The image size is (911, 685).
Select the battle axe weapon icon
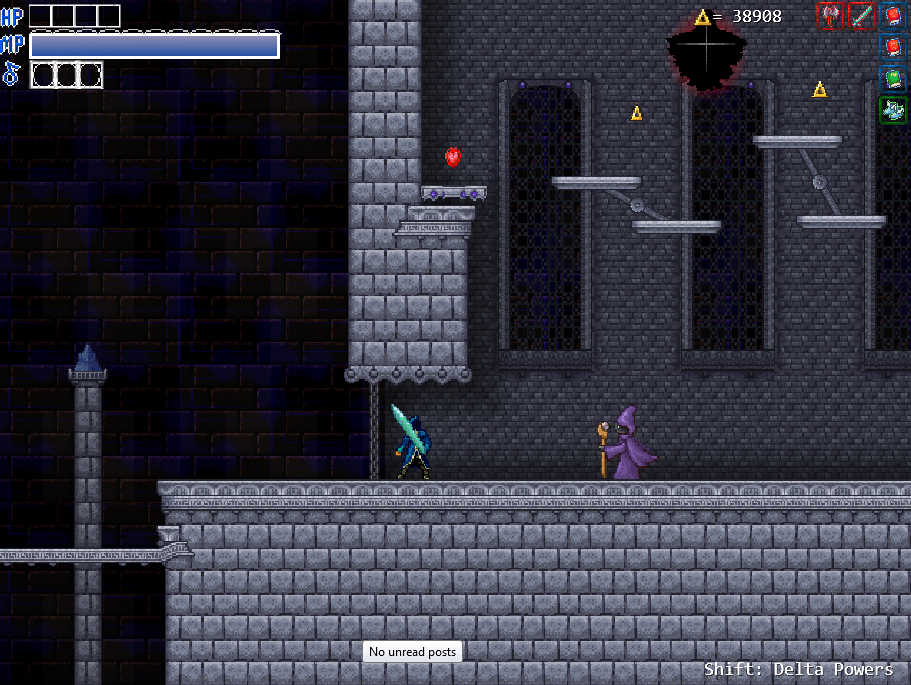830,16
